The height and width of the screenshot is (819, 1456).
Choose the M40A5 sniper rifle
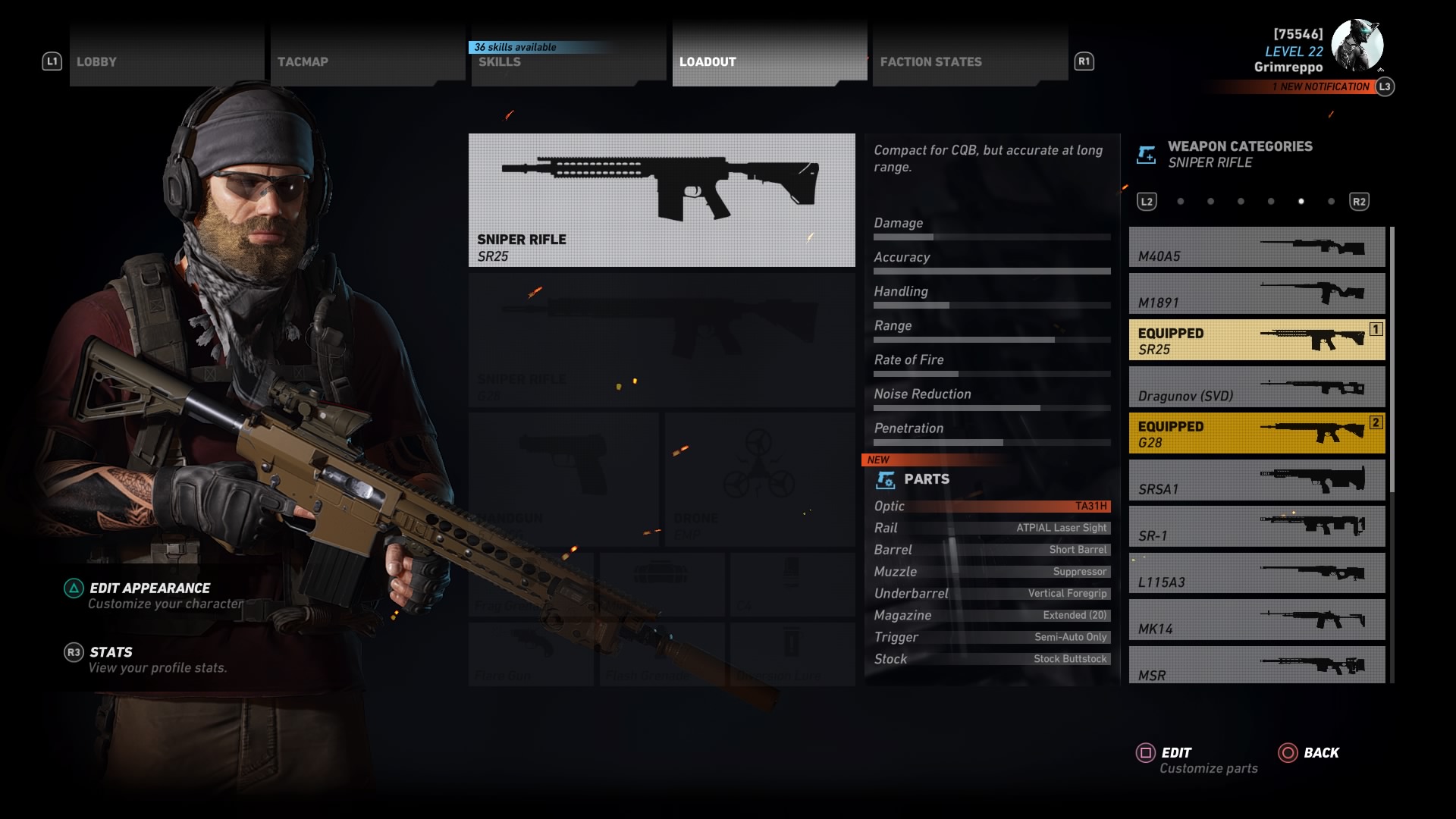(x=1257, y=247)
